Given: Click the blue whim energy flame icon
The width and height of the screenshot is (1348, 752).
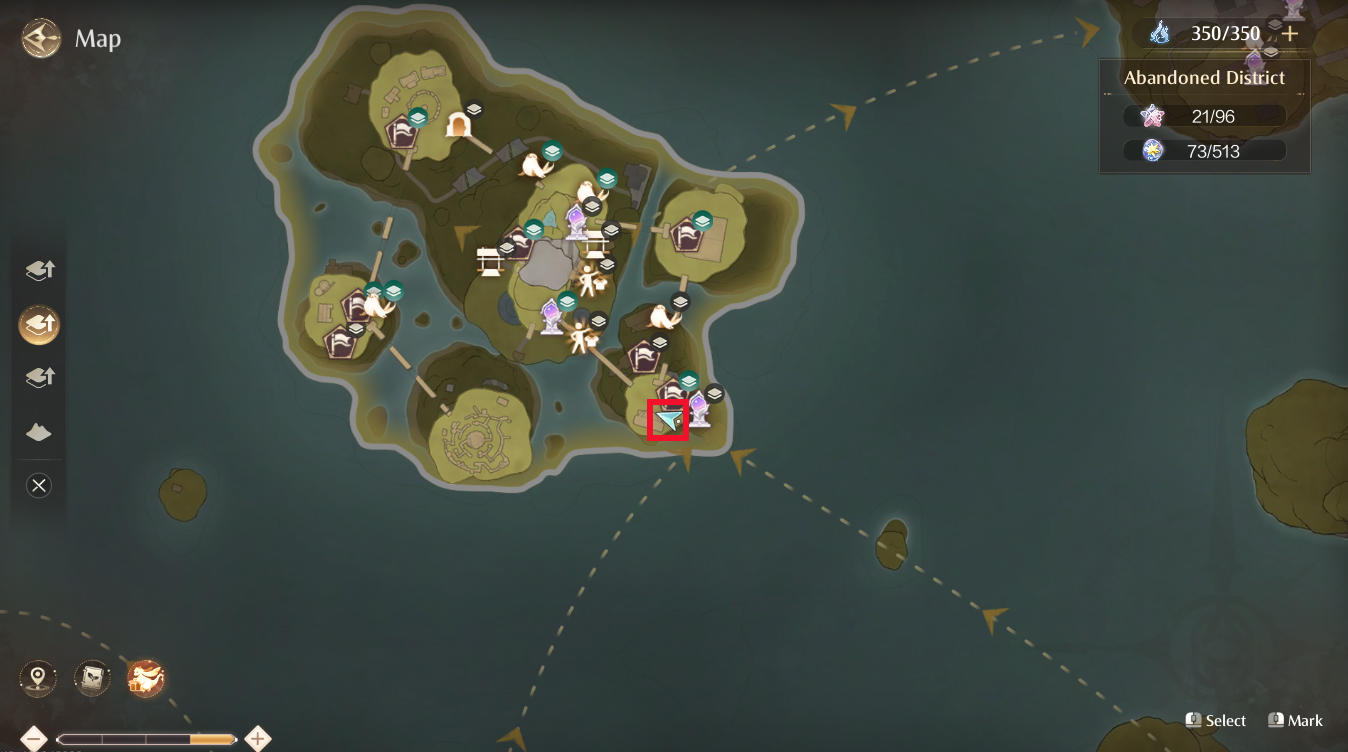Looking at the screenshot, I should (1159, 32).
